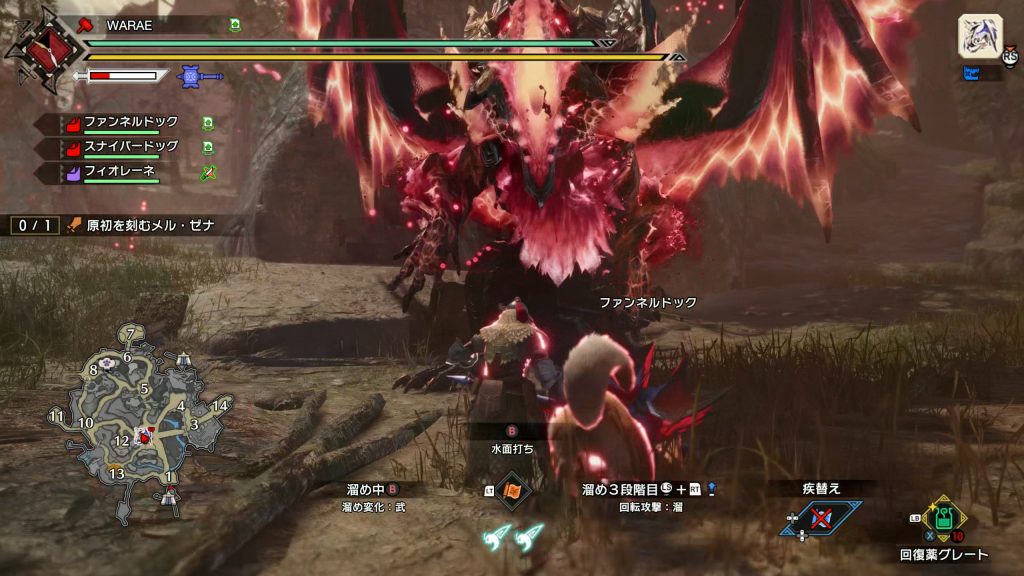Choose area 14 on the minimap
The image size is (1024, 576).
tap(220, 404)
